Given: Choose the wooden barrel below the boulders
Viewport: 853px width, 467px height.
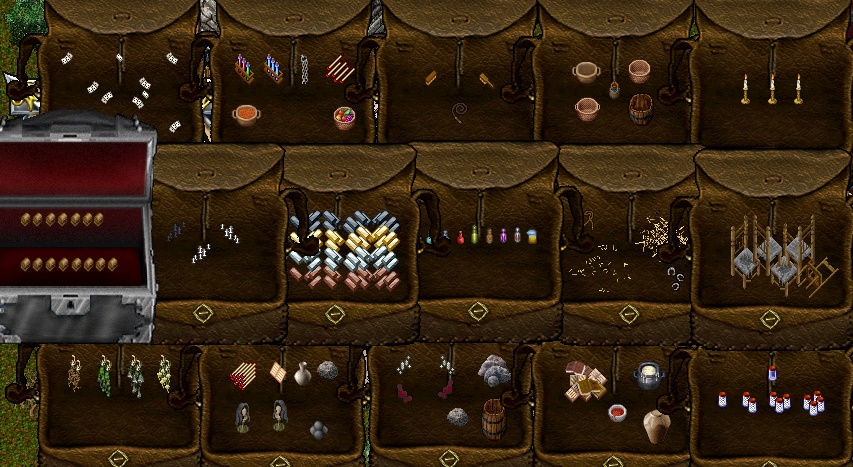Looking at the screenshot, I should 493,419.
